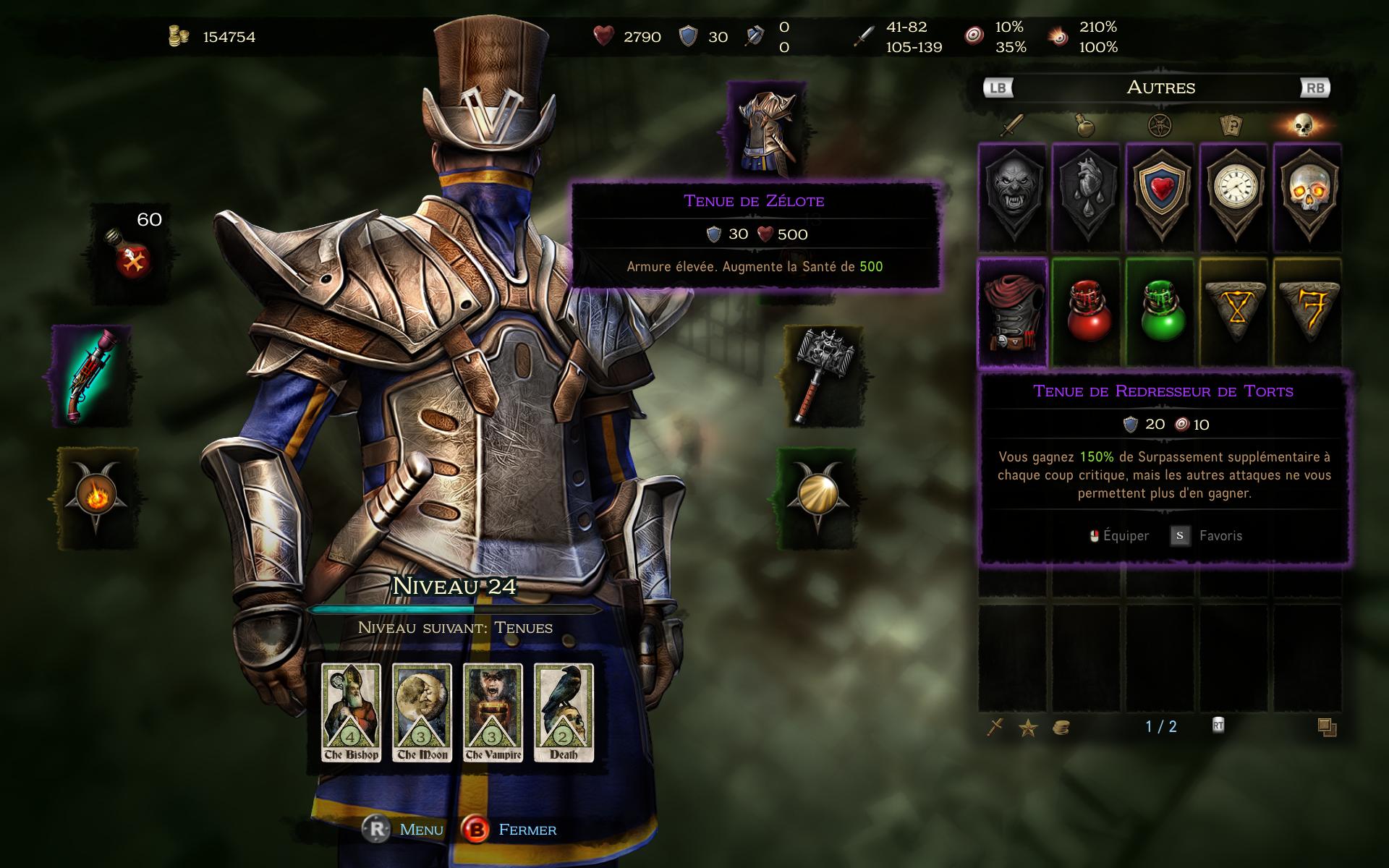The width and height of the screenshot is (1389, 868).
Task: Choose the hourglass rune stone
Action: pos(1234,312)
